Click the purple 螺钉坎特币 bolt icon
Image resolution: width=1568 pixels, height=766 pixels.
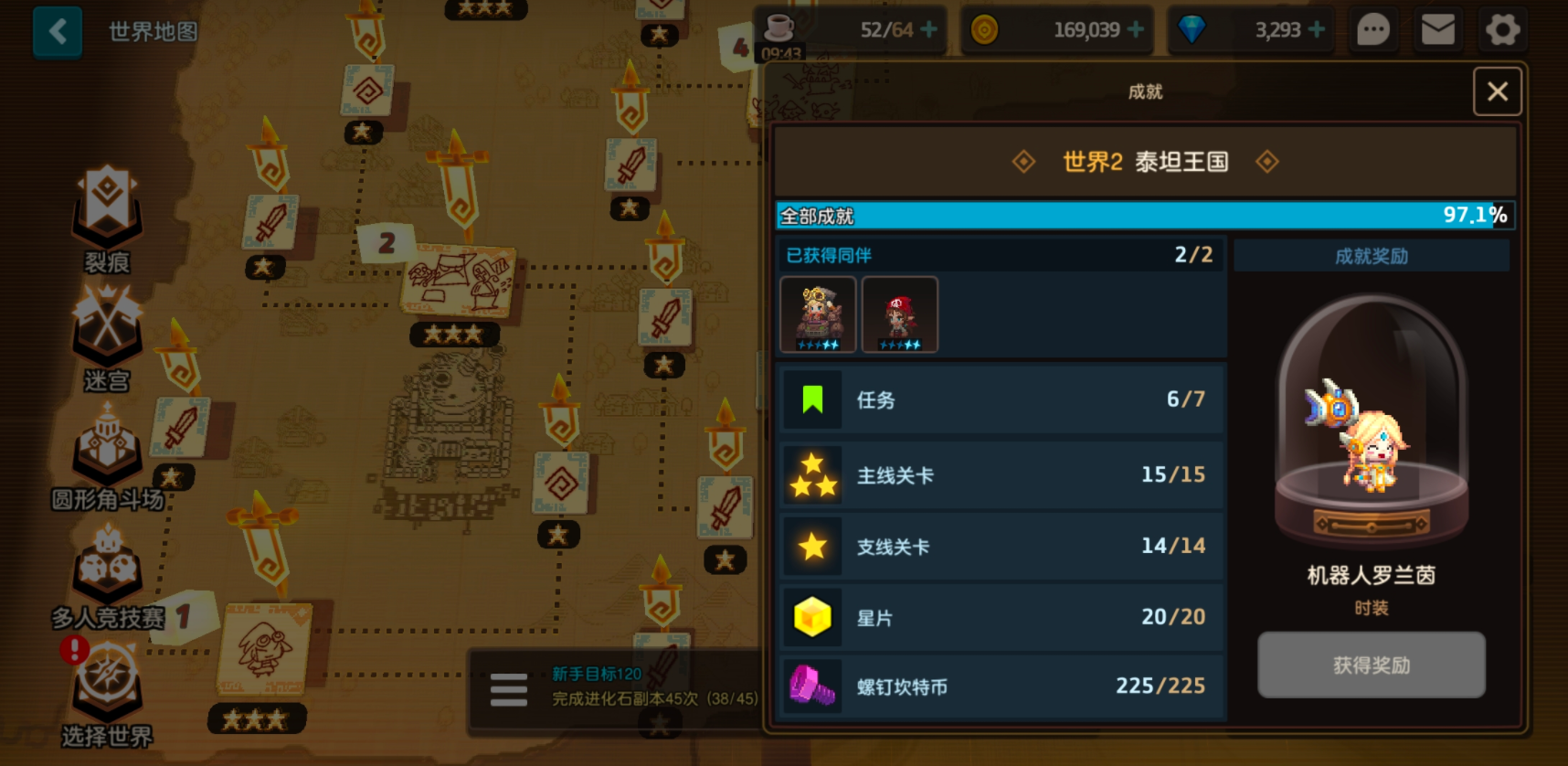coord(812,686)
